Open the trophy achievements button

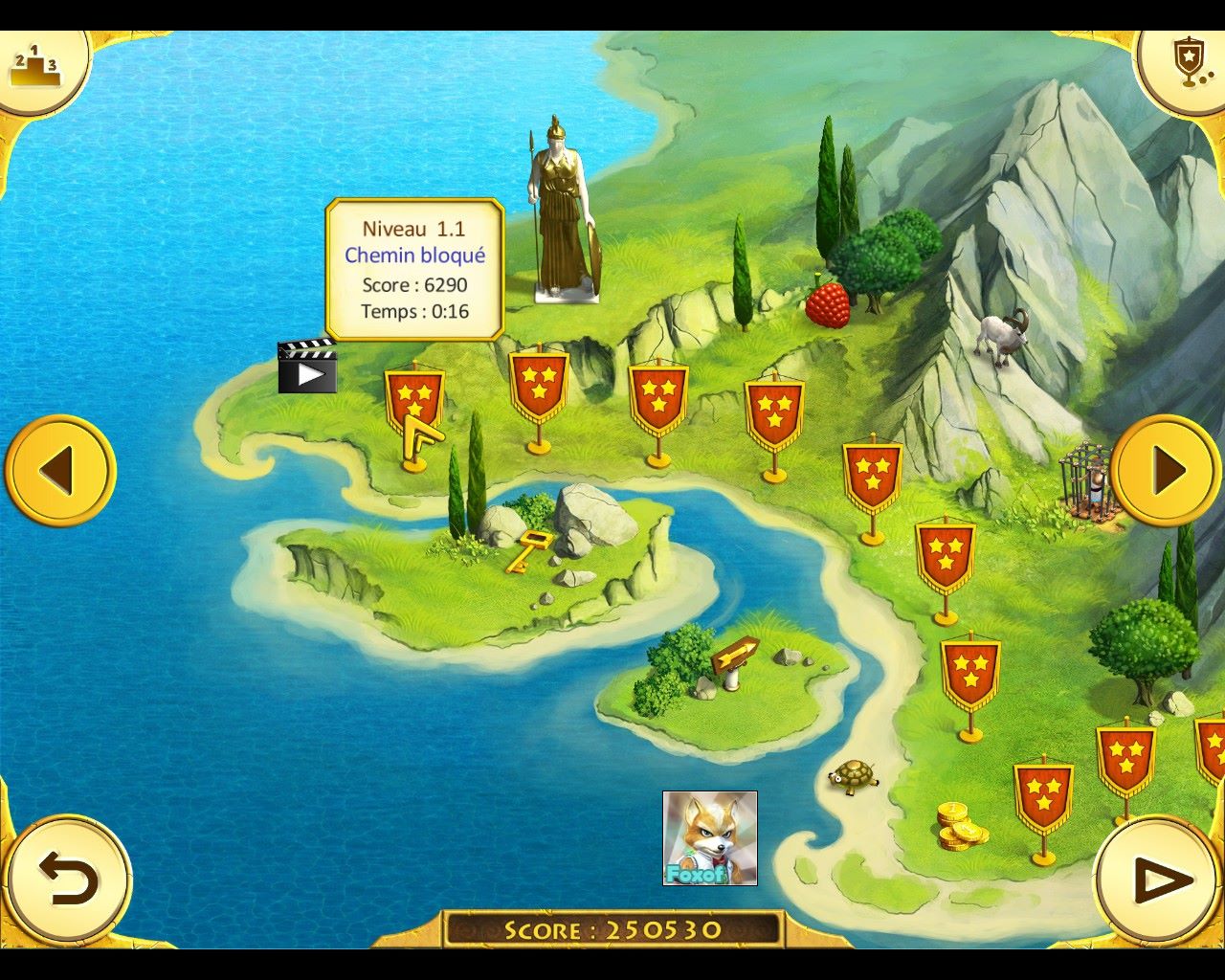click(1187, 63)
